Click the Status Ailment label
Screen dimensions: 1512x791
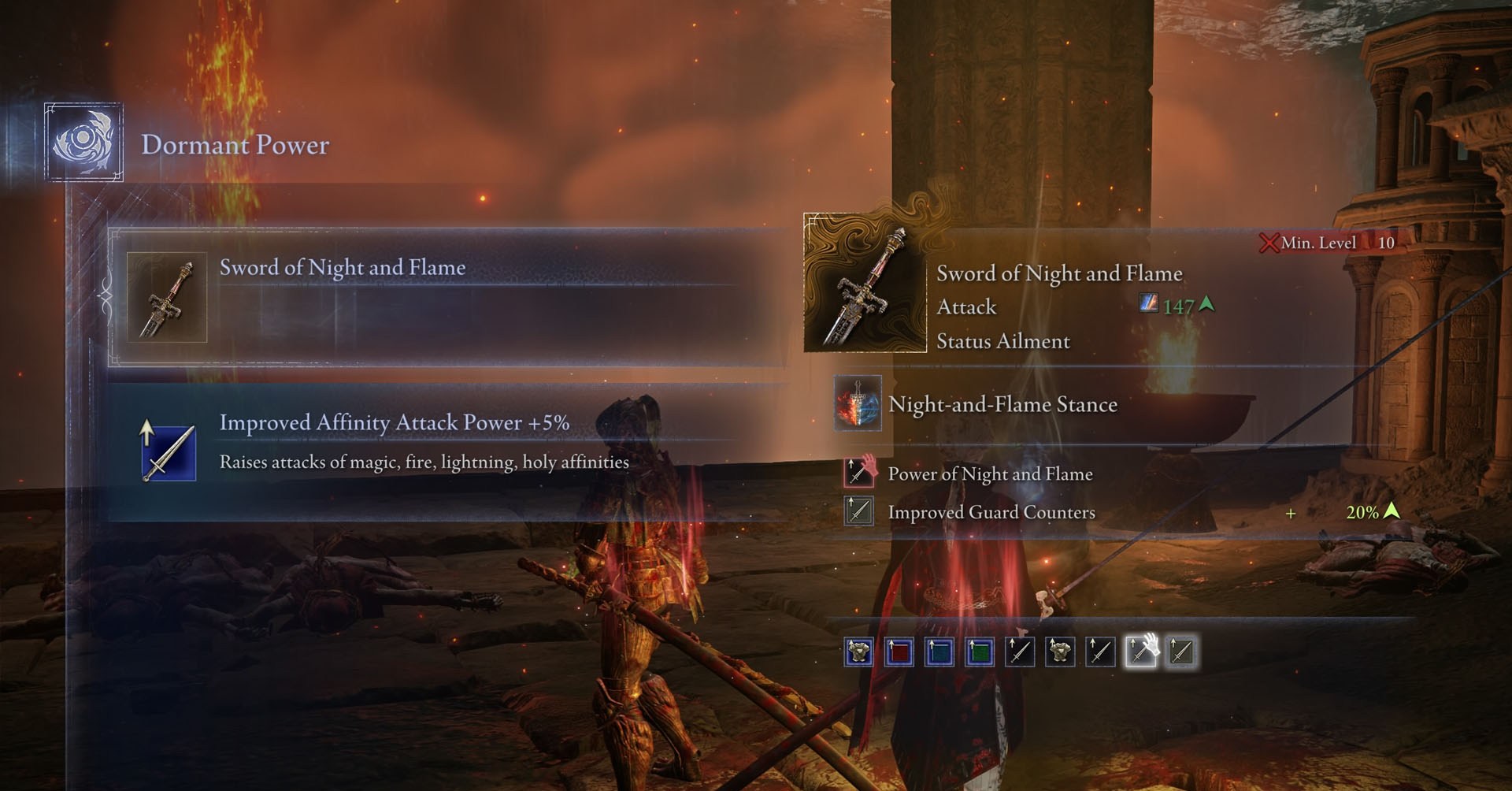1002,341
